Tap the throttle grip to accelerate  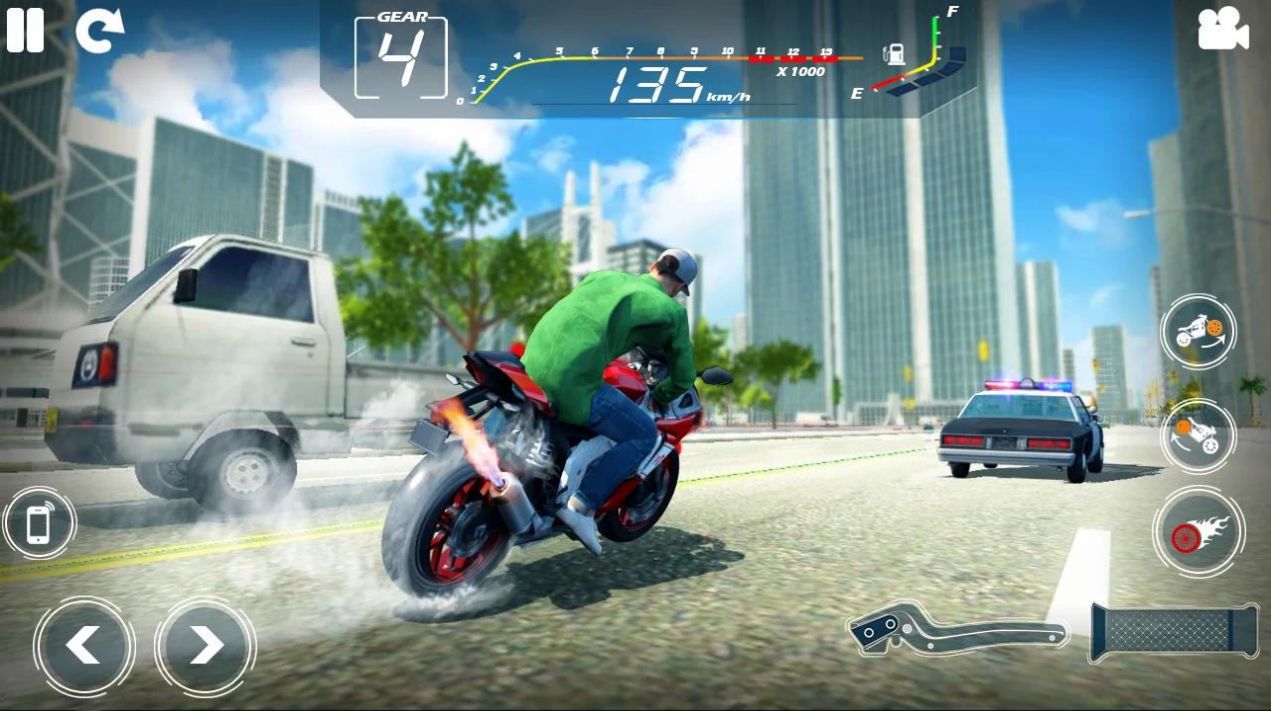coord(1174,632)
